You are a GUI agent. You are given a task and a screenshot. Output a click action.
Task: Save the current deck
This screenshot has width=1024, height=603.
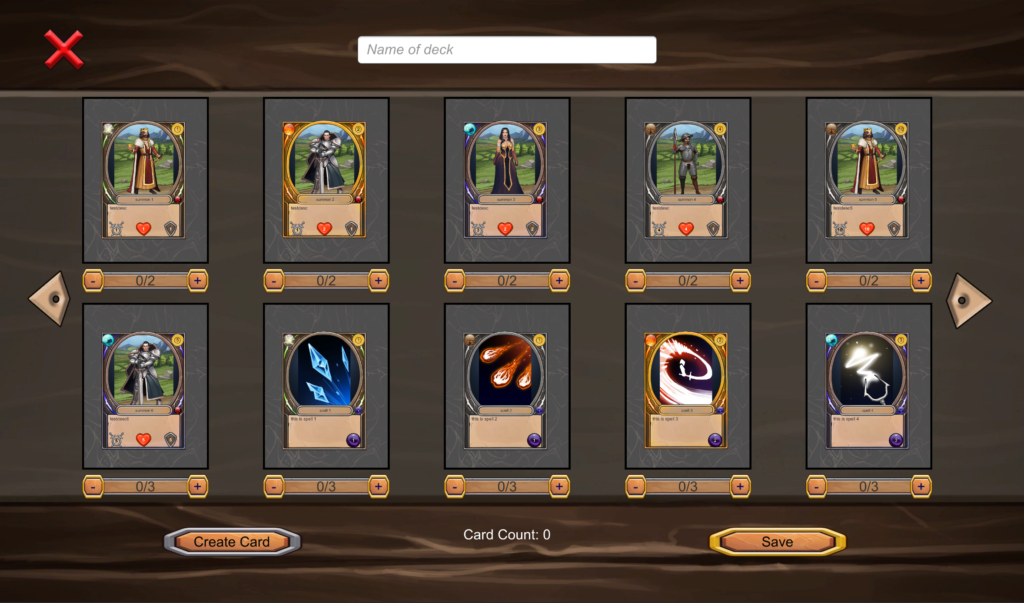click(x=777, y=542)
